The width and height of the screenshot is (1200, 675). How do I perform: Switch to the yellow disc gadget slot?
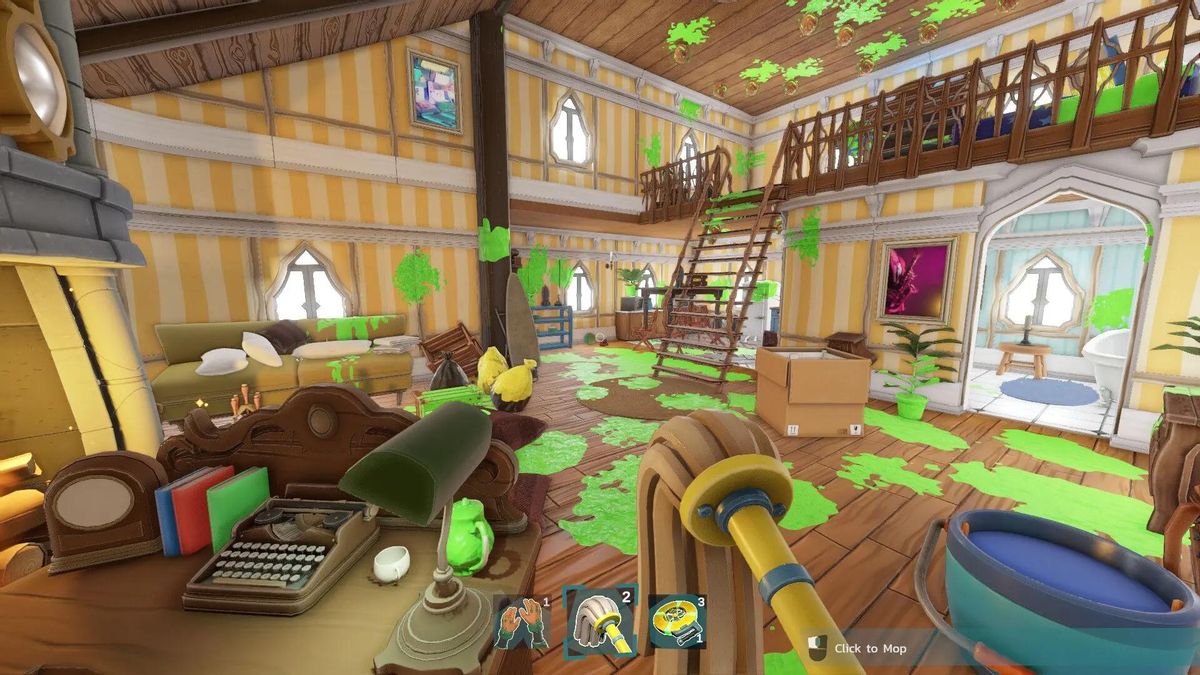(x=676, y=622)
